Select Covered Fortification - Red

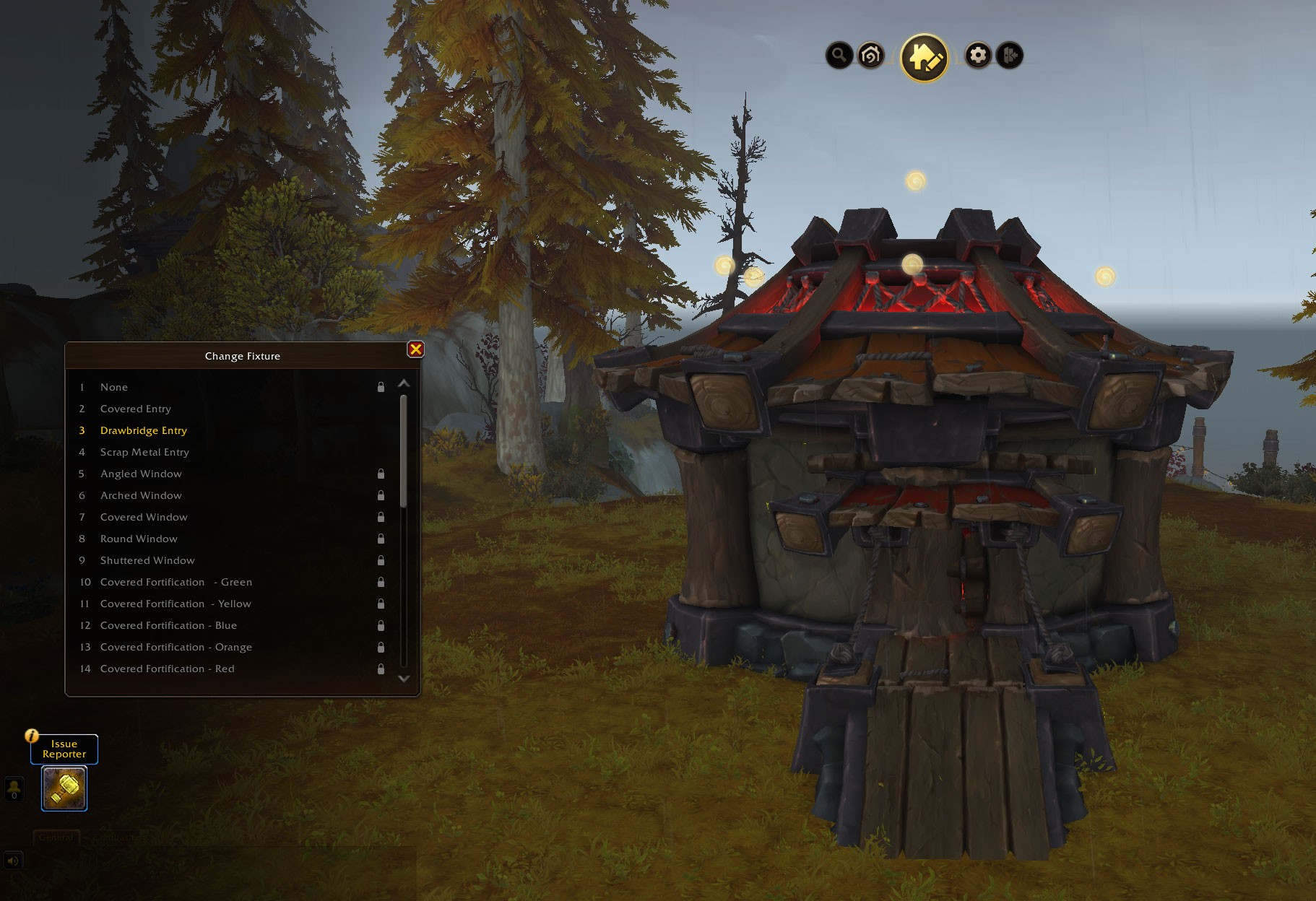tap(167, 669)
